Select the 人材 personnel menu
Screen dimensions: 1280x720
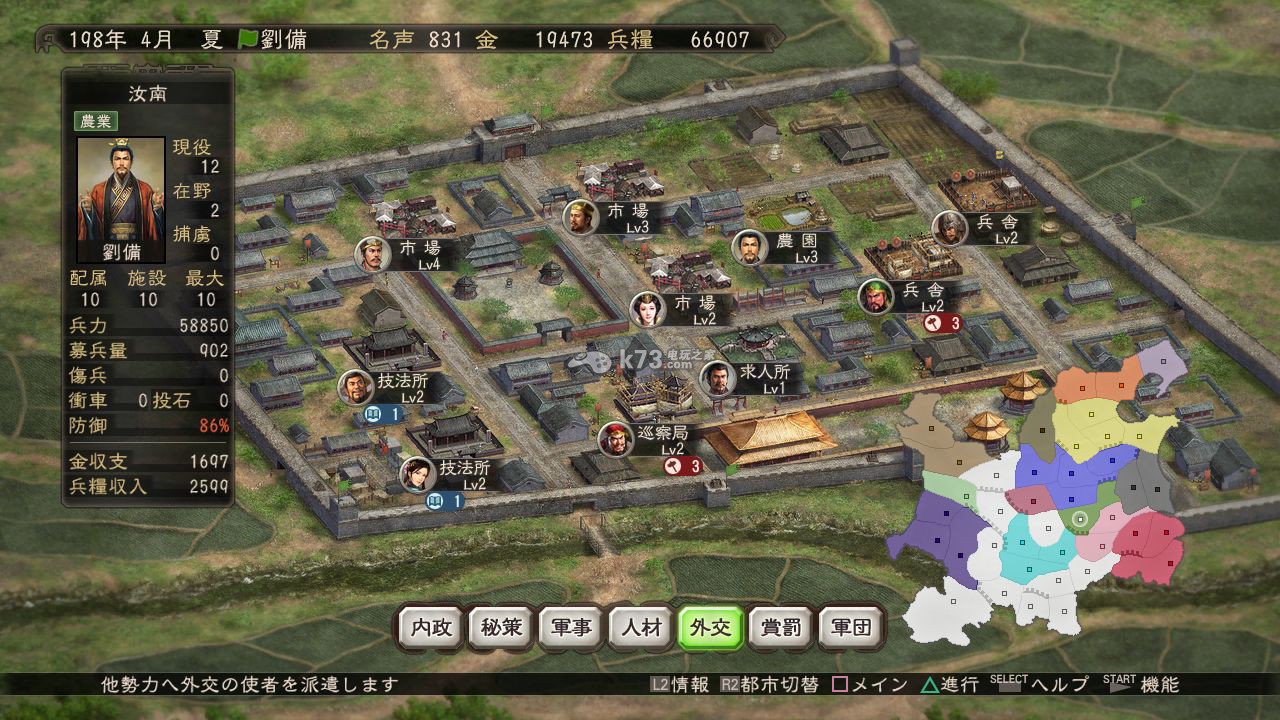(x=642, y=629)
